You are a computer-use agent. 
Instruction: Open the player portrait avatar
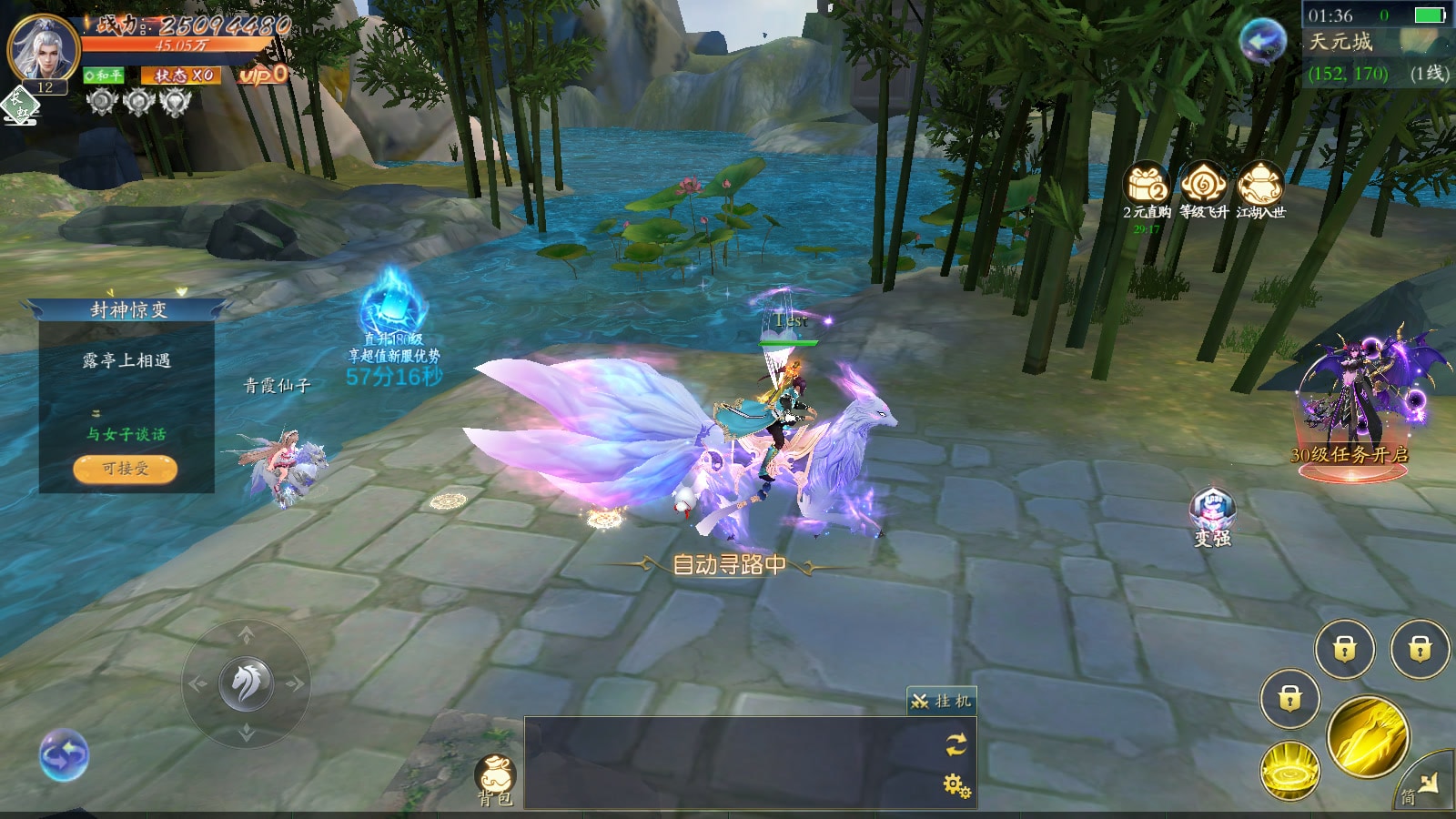click(x=42, y=47)
